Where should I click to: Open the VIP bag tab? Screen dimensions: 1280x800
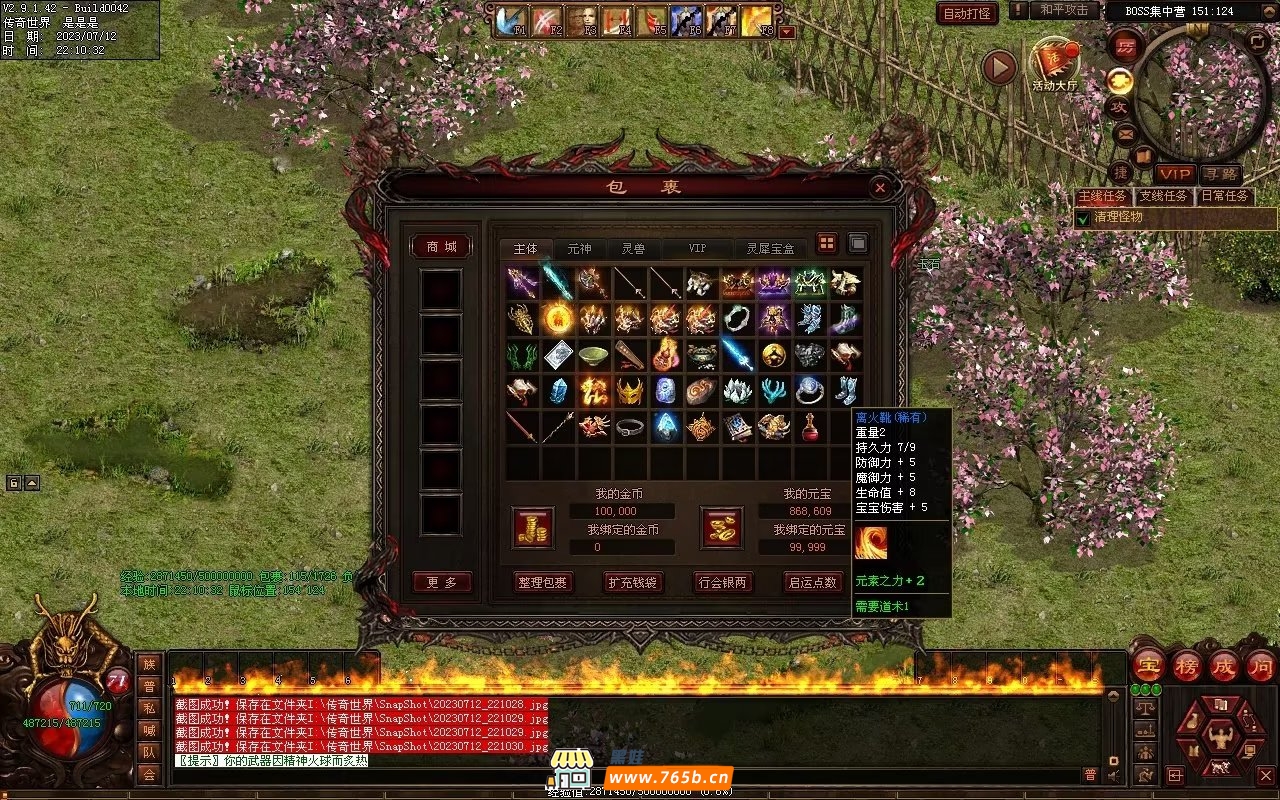point(697,248)
